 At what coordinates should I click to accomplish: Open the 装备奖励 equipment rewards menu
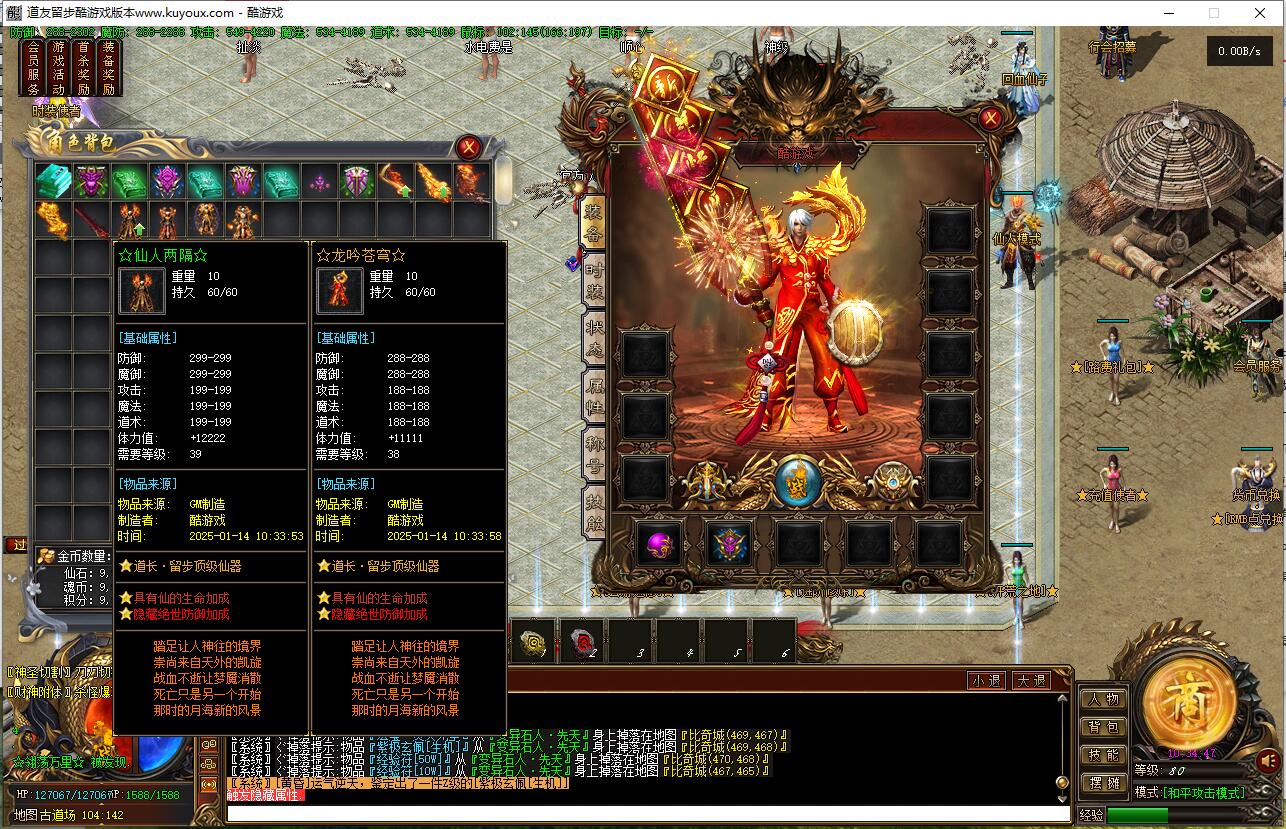(x=108, y=68)
